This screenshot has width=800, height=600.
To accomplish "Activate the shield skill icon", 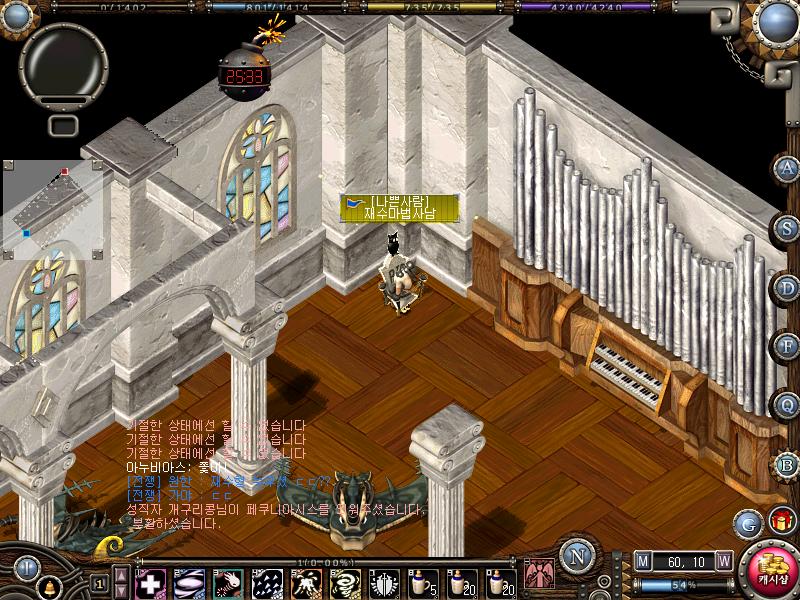I will pos(384,582).
